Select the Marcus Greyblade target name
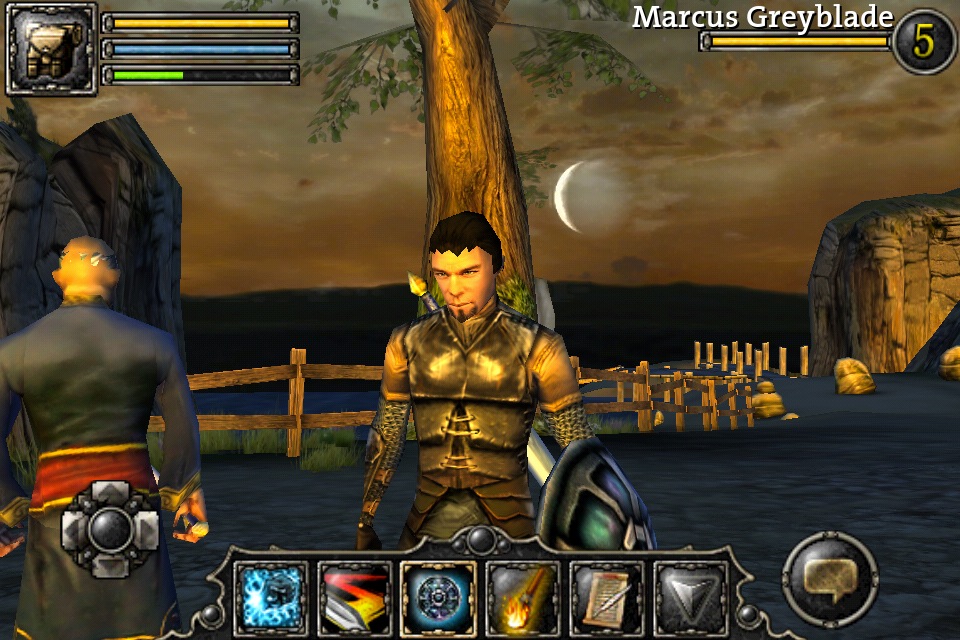This screenshot has height=640, width=960. tap(762, 17)
